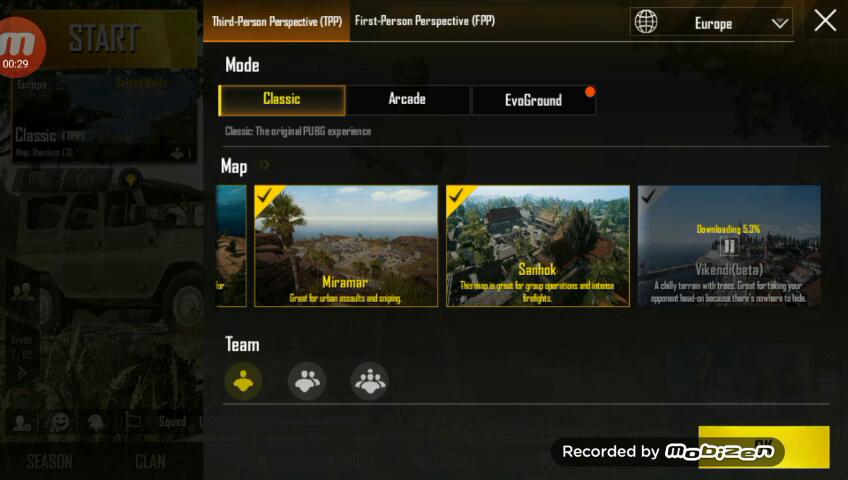Screen dimensions: 848x480
Task: Choose the duo team icon
Action: click(306, 380)
